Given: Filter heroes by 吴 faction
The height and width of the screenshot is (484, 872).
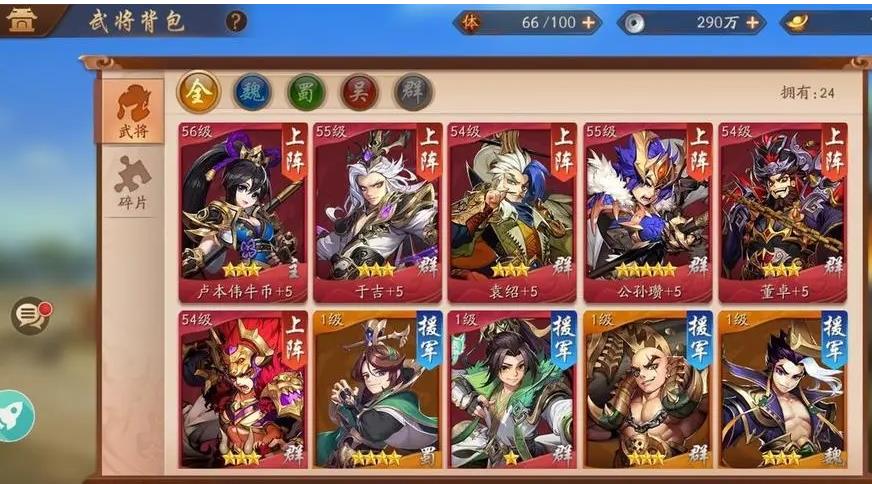Looking at the screenshot, I should point(360,92).
